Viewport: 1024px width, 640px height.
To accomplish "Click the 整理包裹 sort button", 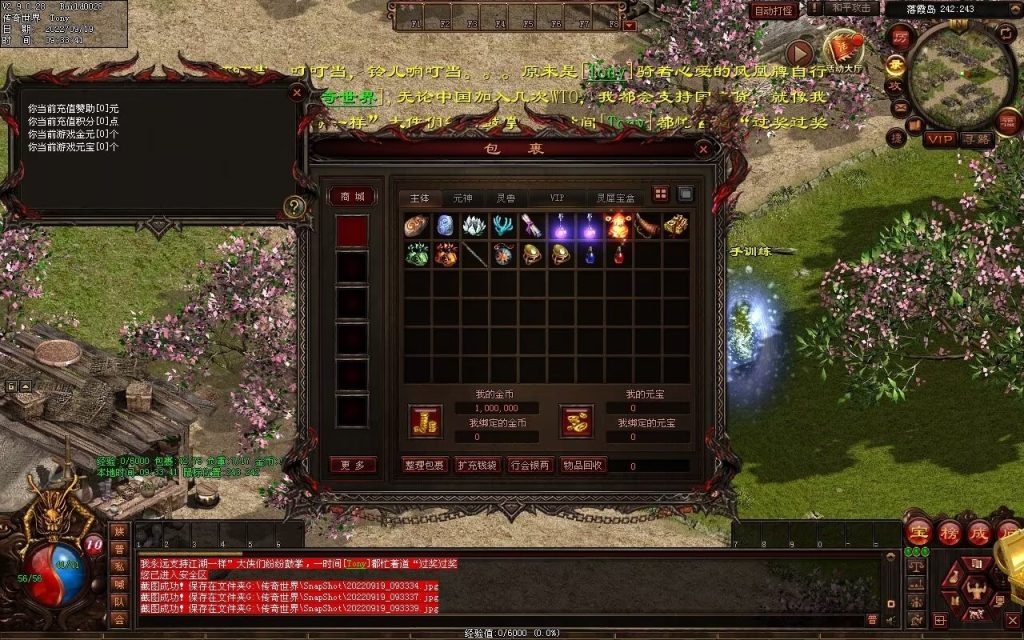I will pos(424,465).
